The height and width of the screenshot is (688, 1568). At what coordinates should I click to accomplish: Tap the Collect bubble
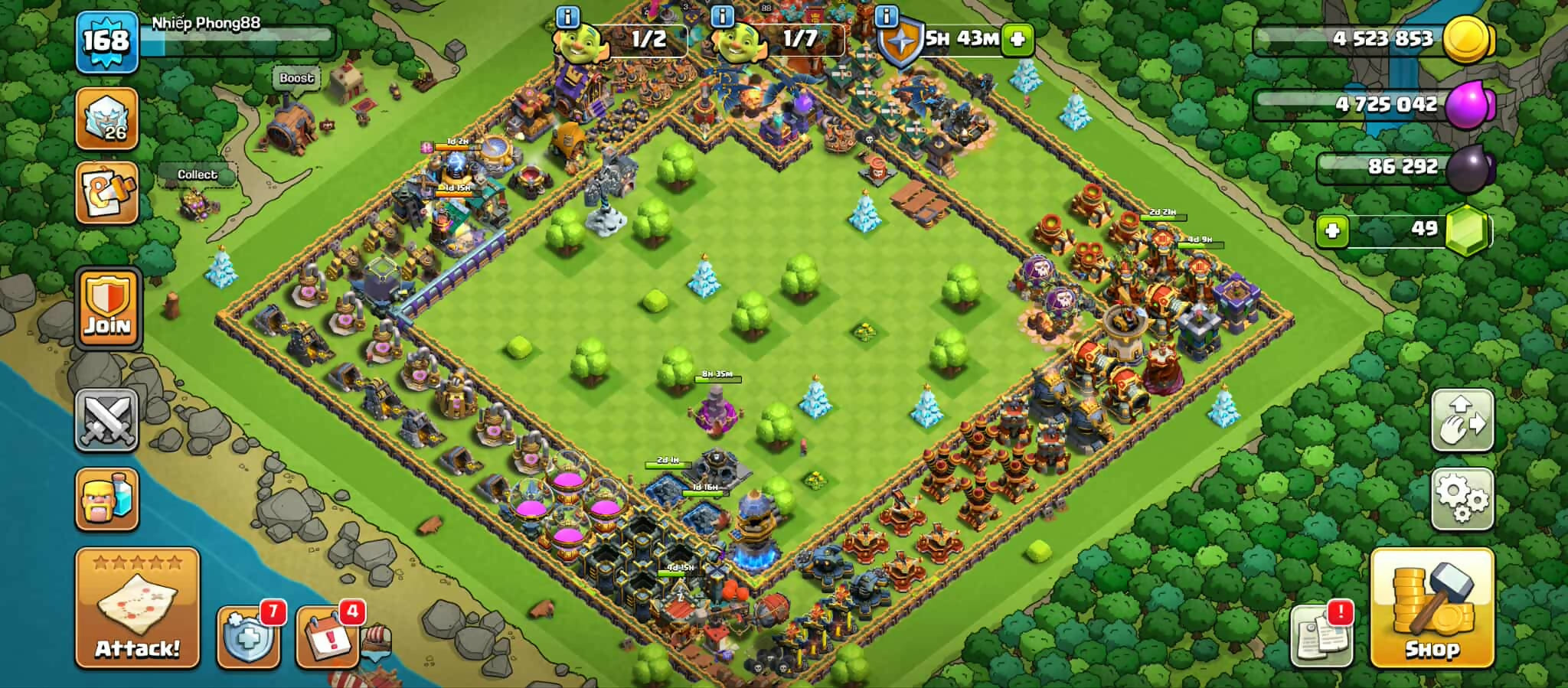click(198, 174)
